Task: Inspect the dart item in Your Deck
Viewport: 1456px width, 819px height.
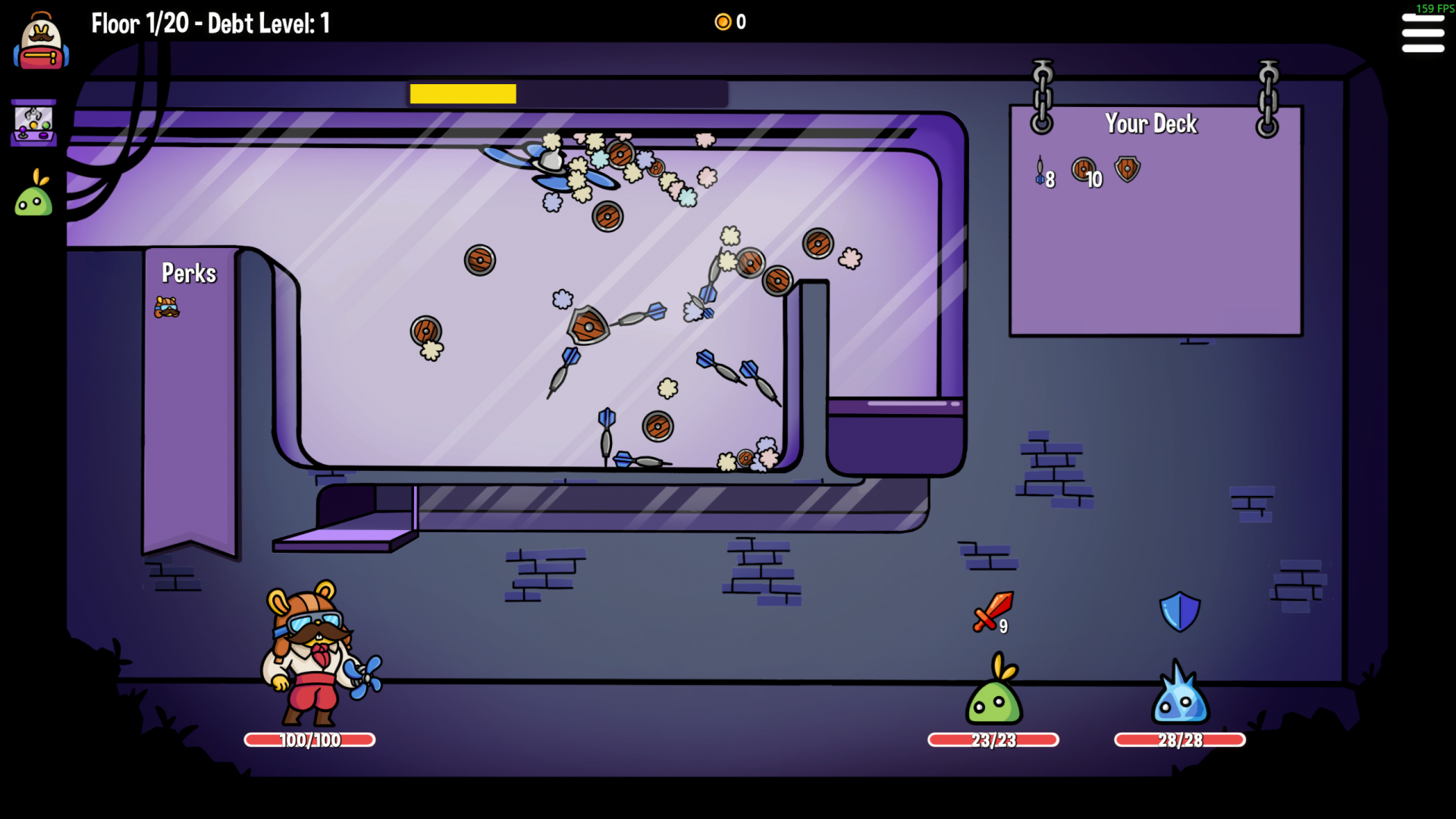Action: [x=1040, y=171]
